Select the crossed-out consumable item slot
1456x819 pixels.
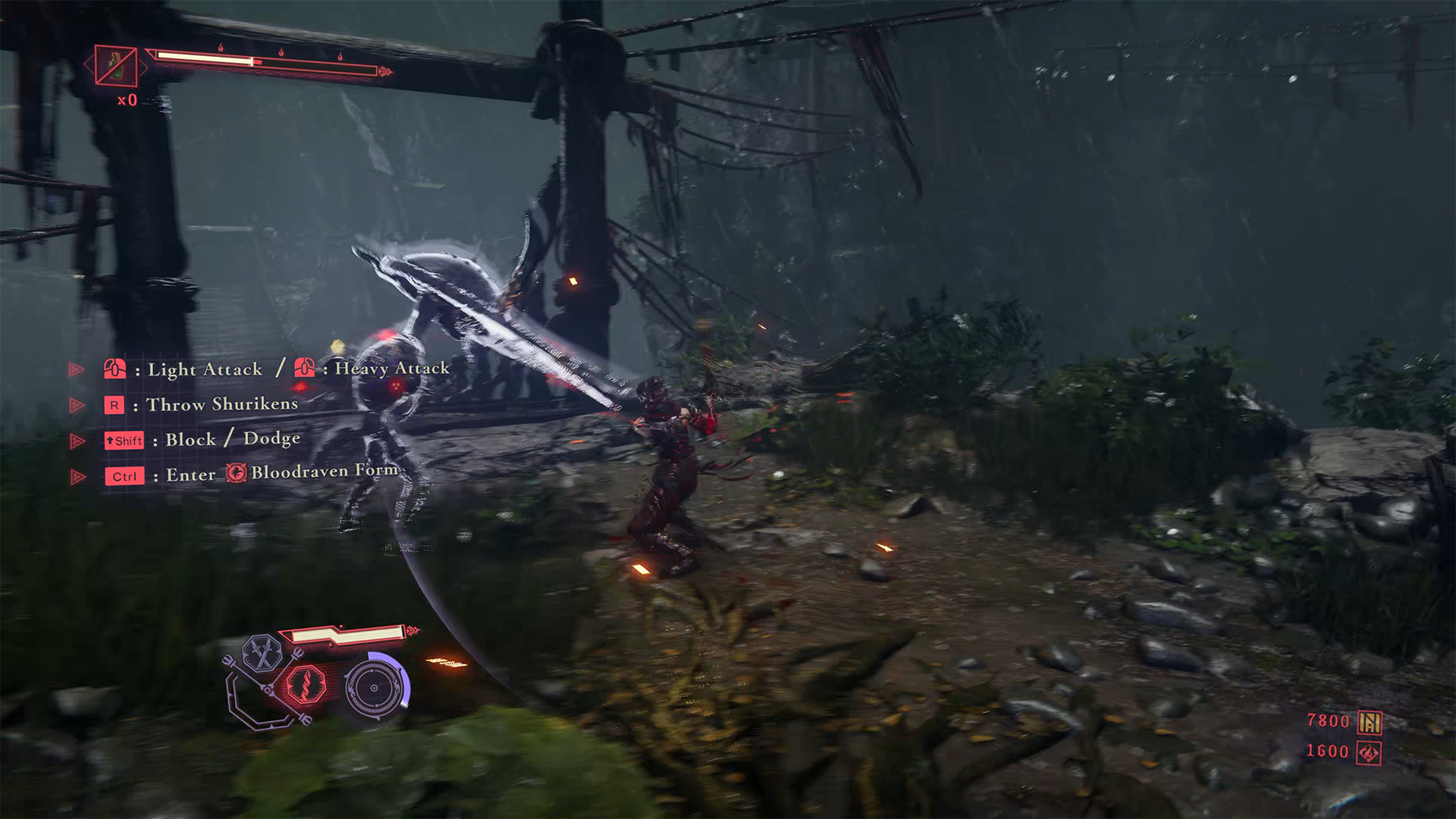116,66
